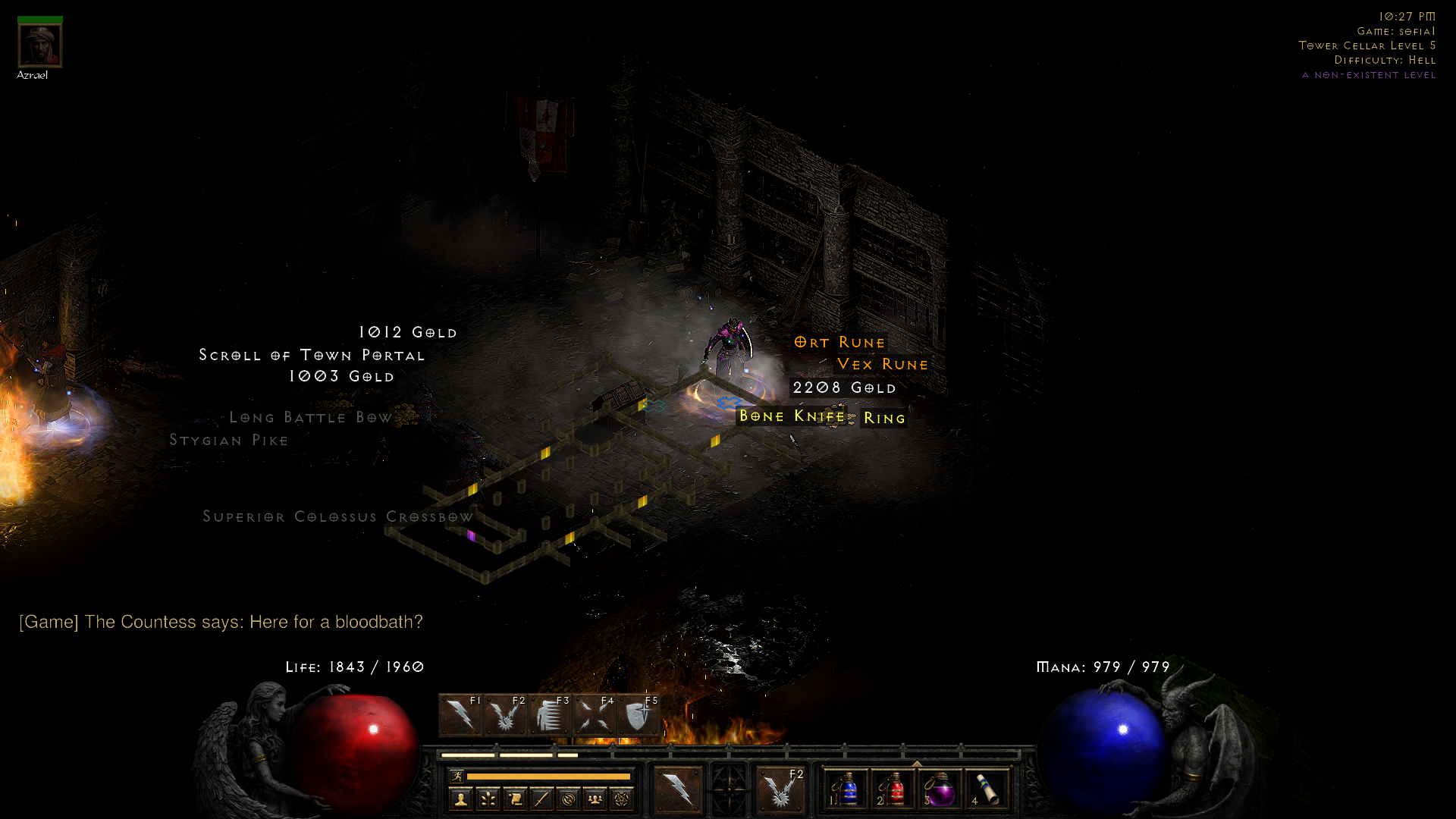This screenshot has height=819, width=1456.
Task: Pick up the Ort Rune item label
Action: [839, 343]
